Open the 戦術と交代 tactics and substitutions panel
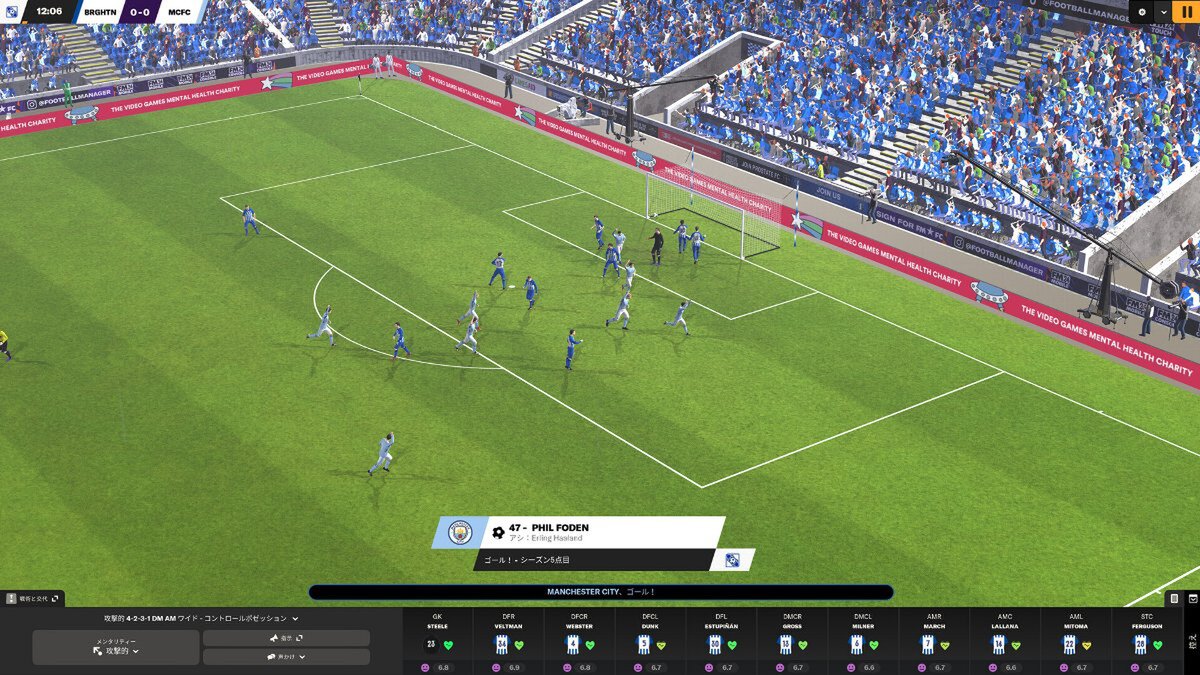 (x=33, y=598)
